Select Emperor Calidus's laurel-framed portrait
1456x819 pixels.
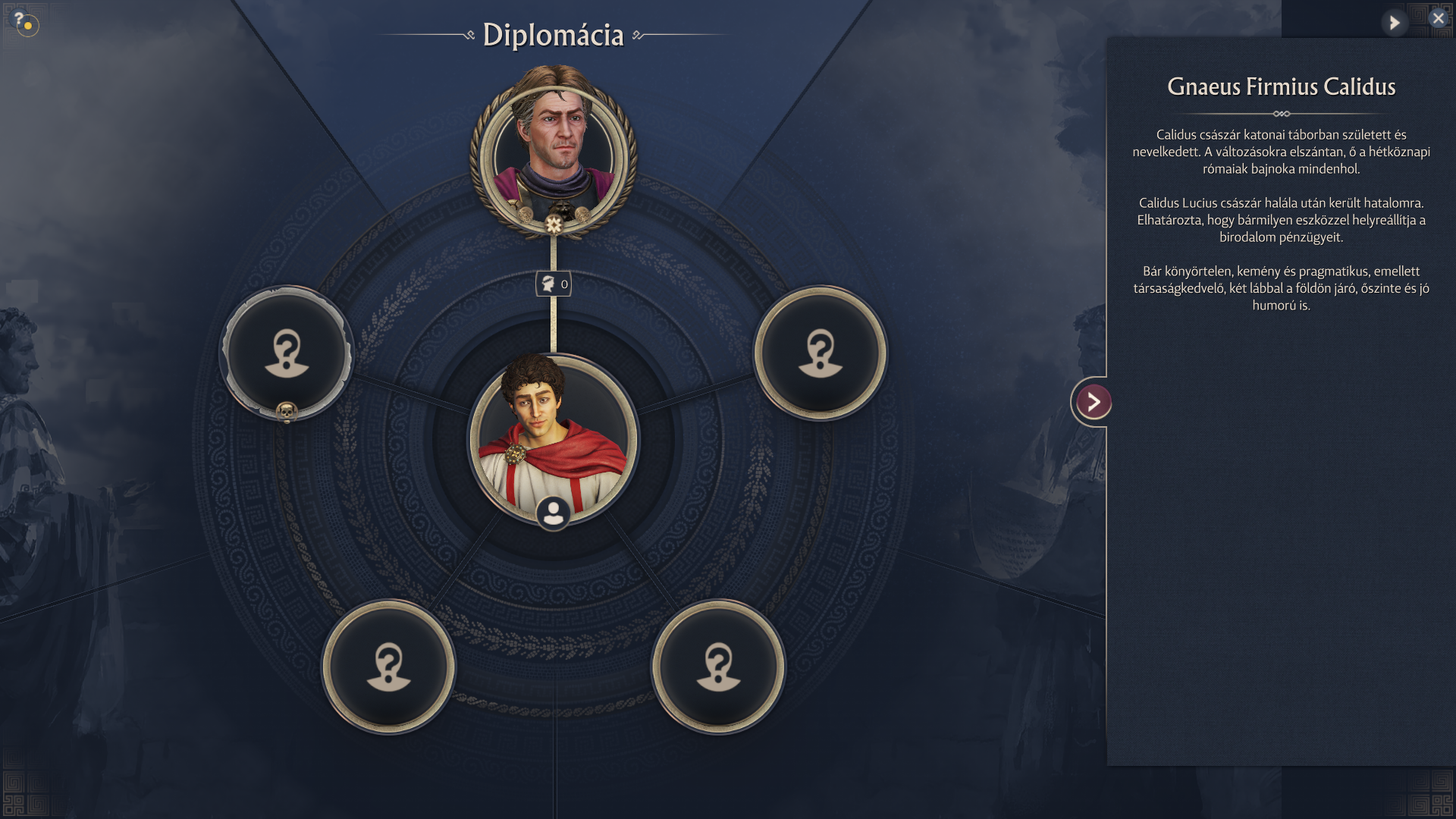pos(554,152)
